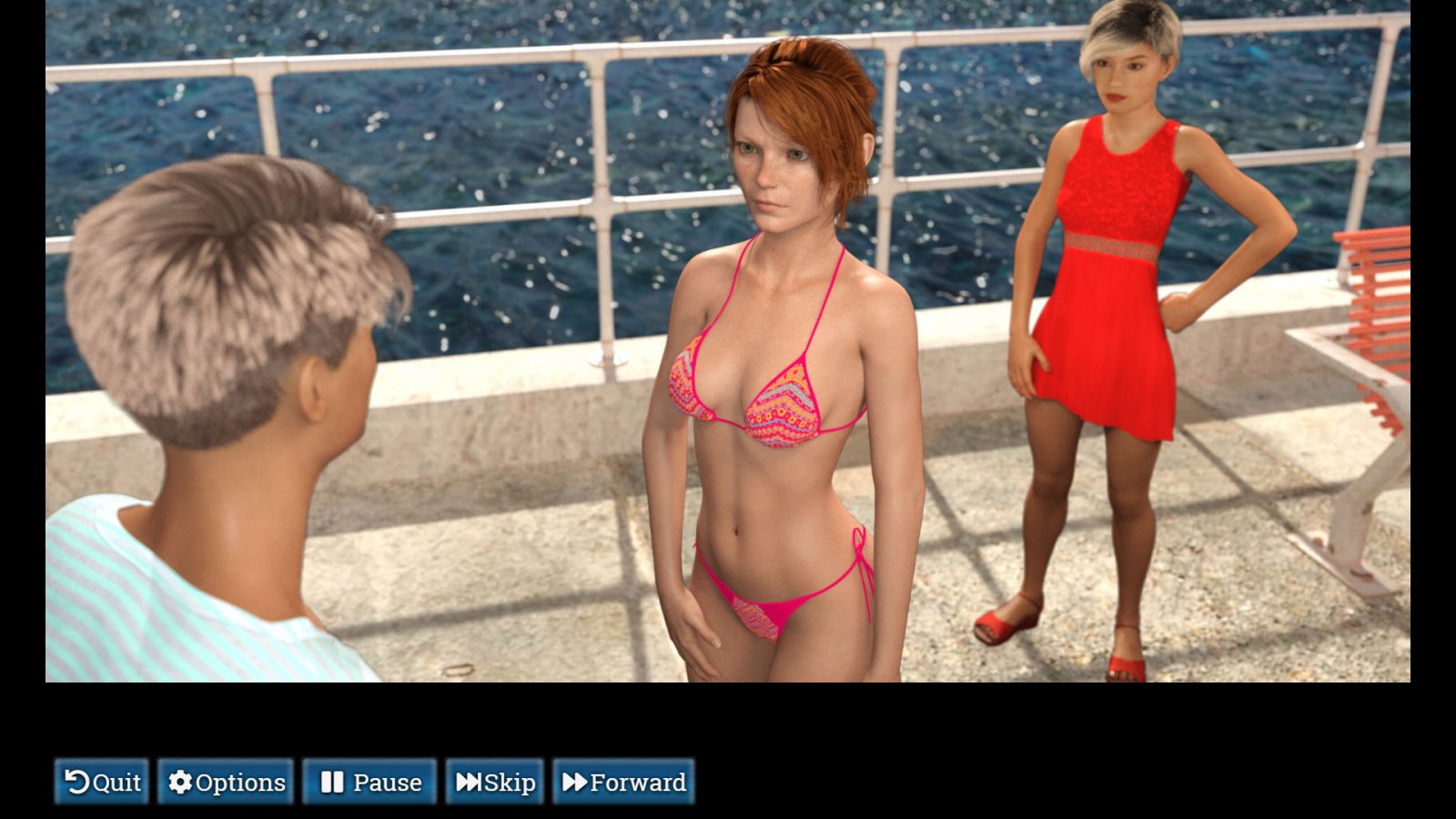Click the gear icon on the Options button

coord(179,782)
